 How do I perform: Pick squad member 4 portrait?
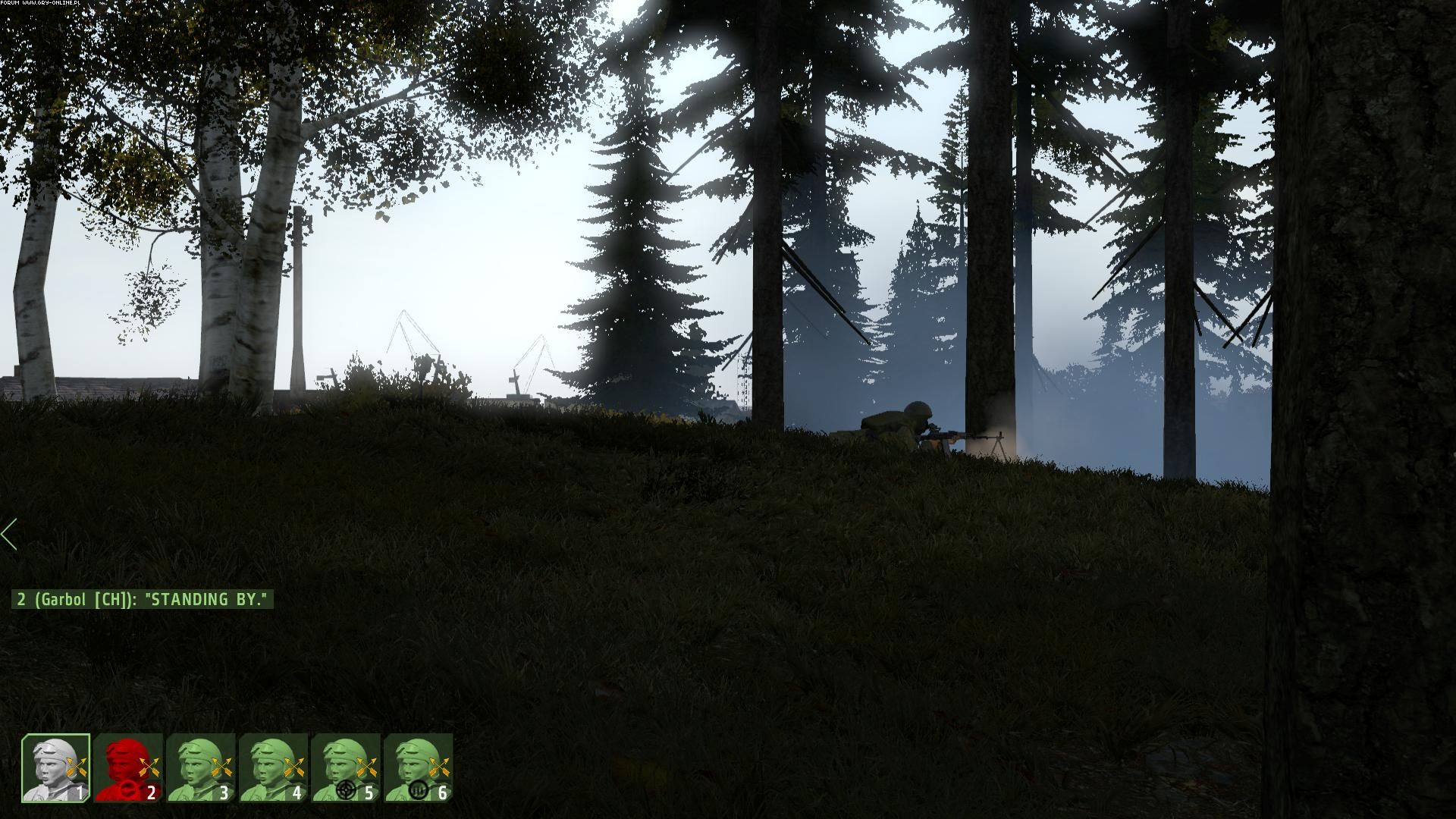[x=274, y=768]
